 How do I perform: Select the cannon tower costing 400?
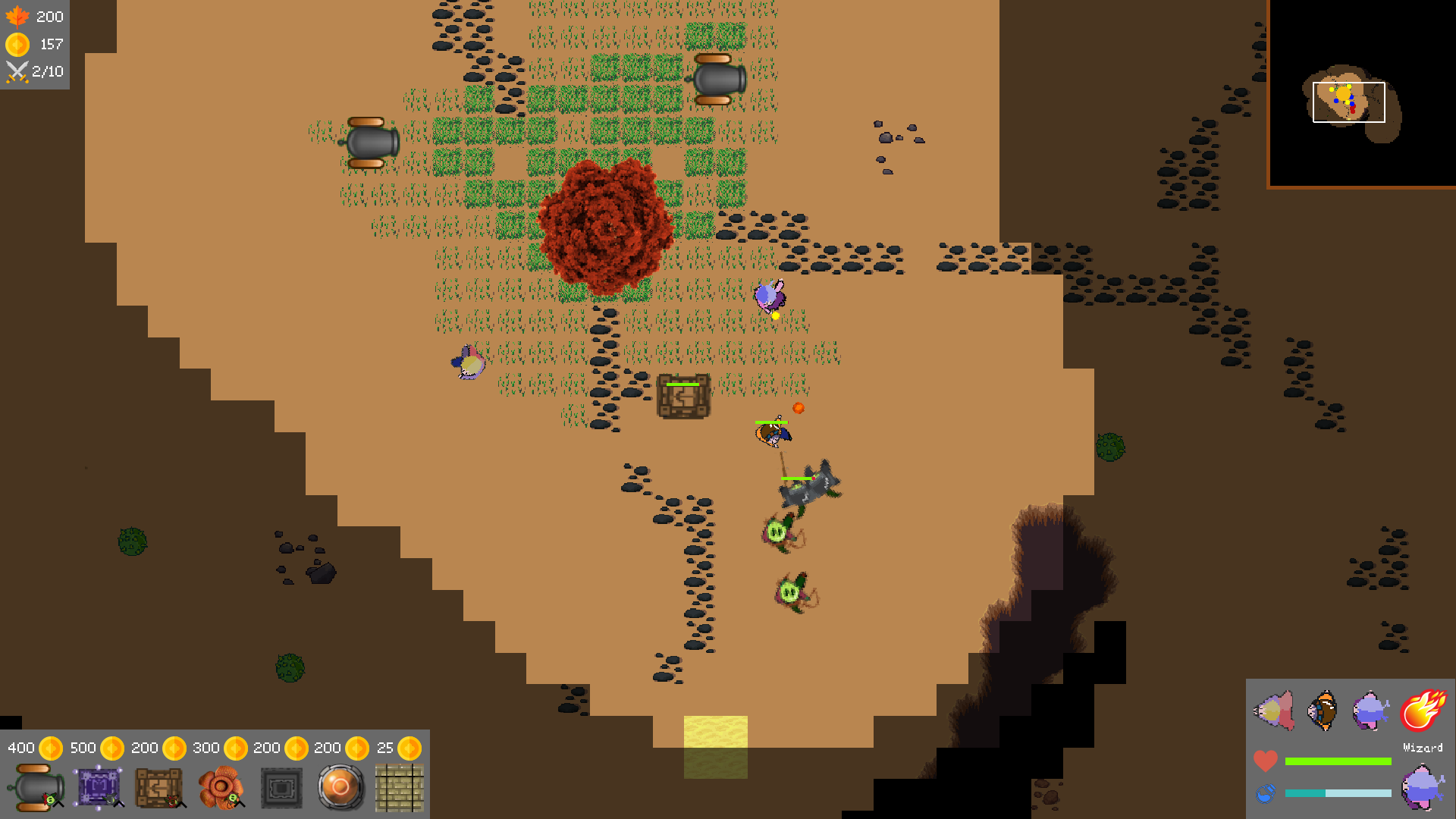pos(36,787)
